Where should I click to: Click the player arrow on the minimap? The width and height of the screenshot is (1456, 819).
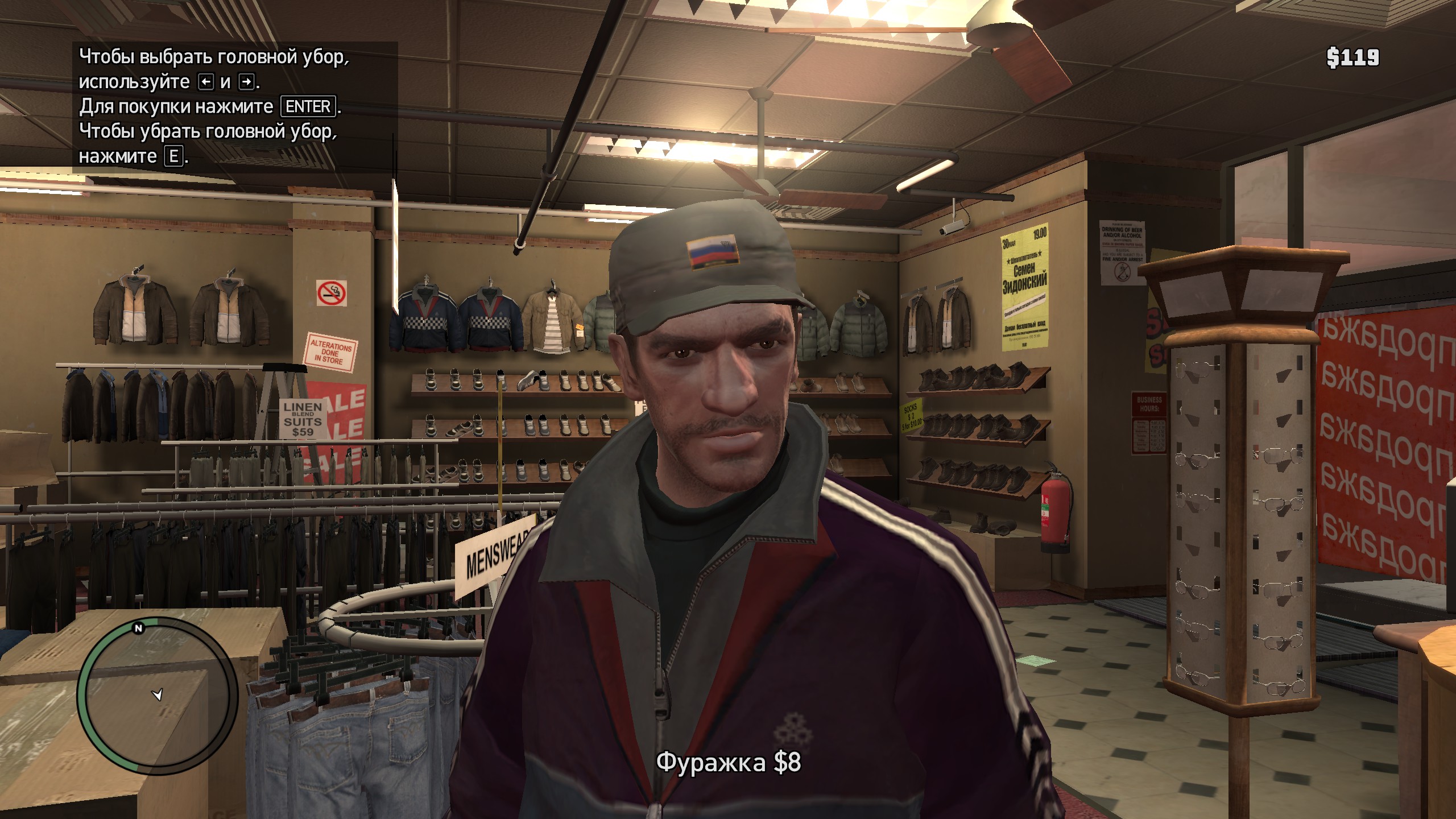click(158, 695)
